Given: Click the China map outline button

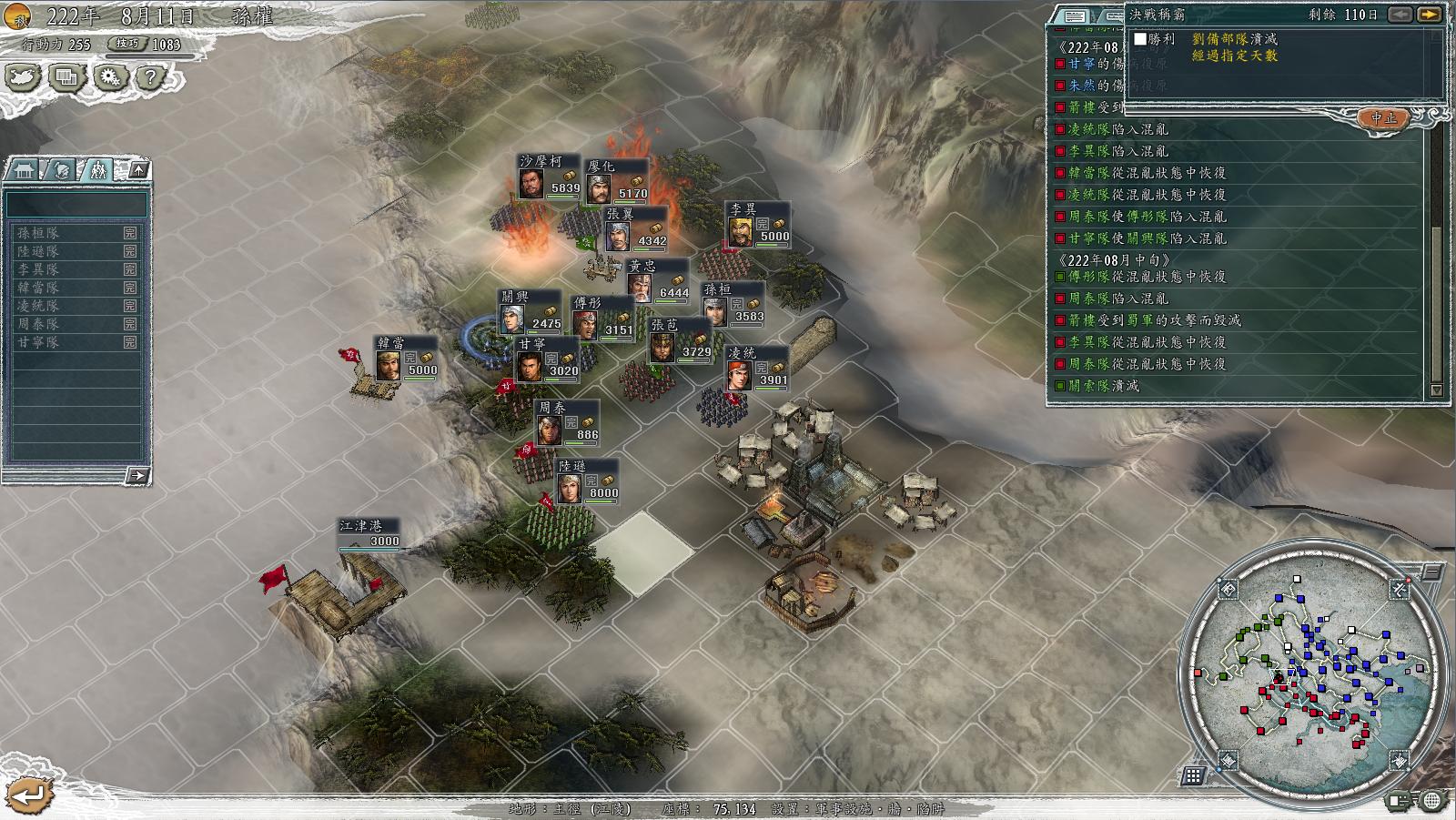Looking at the screenshot, I should coord(24,77).
